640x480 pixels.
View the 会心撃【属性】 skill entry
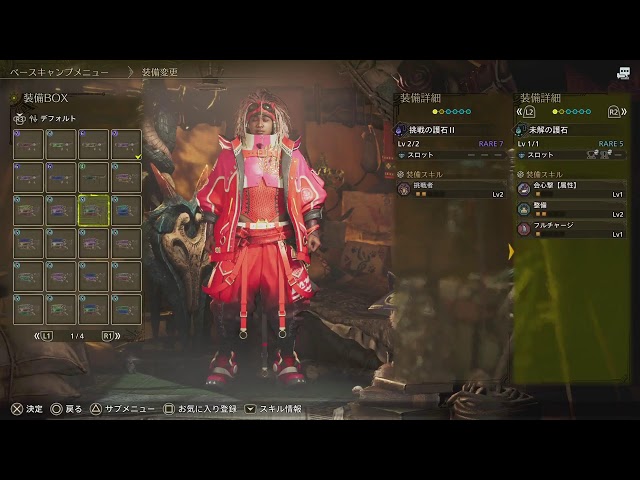click(x=570, y=189)
